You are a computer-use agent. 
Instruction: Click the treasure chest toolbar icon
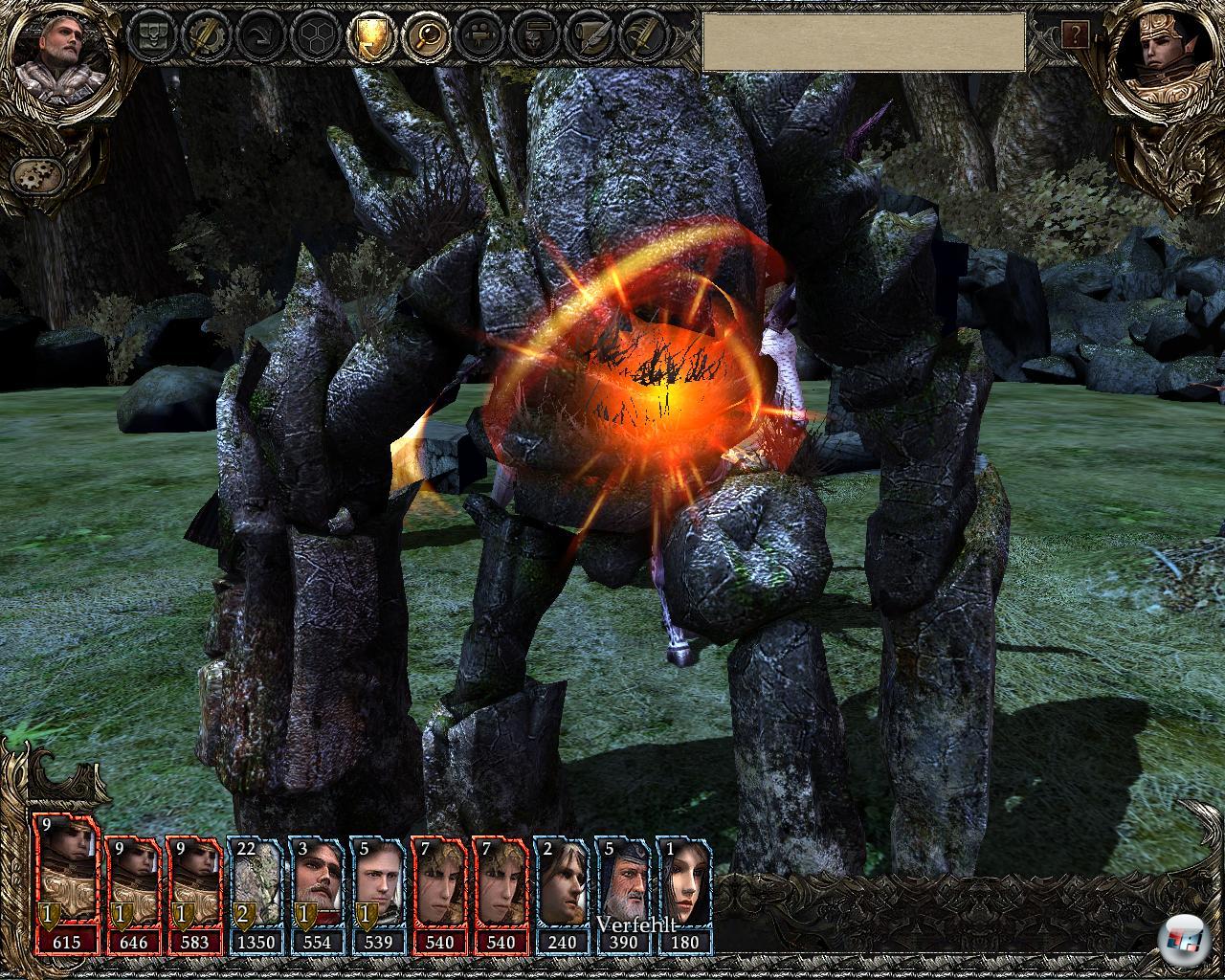(149, 37)
